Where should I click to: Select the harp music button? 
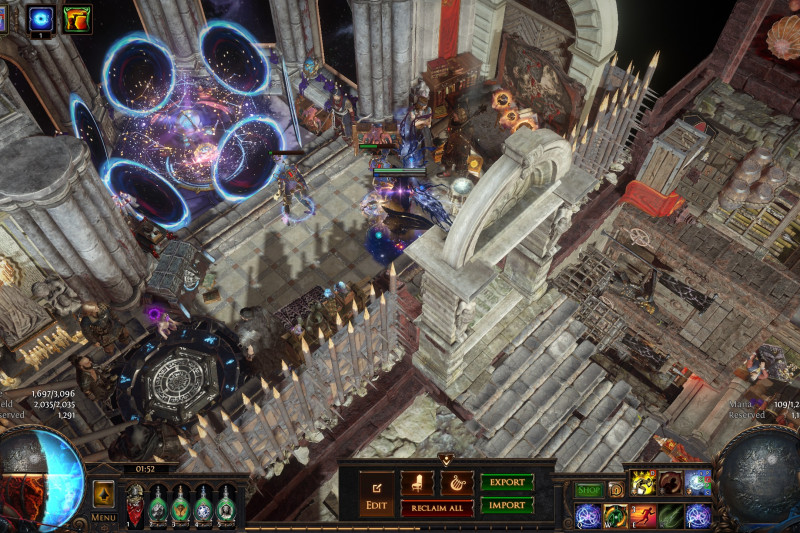point(456,483)
